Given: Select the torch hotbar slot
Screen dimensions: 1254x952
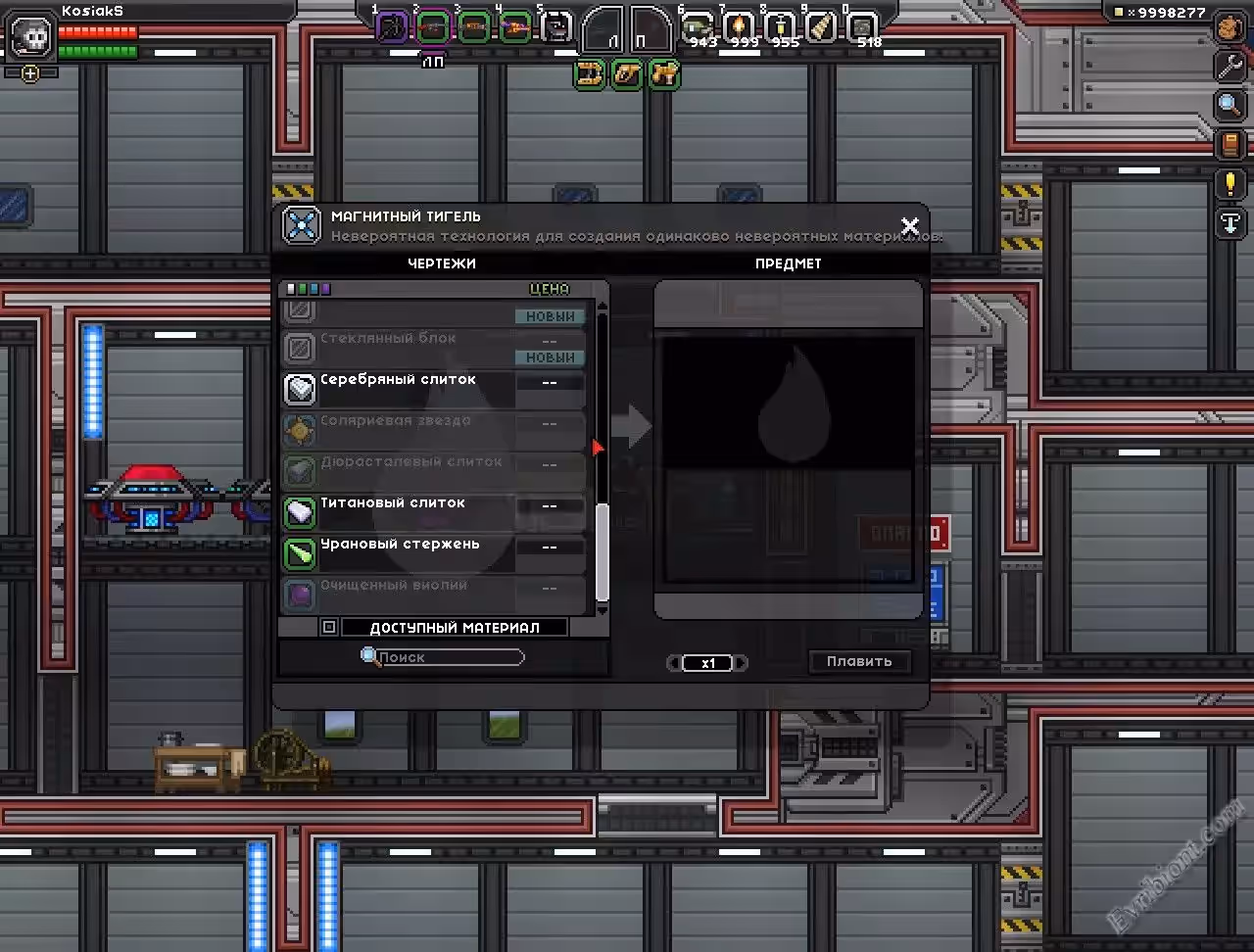Looking at the screenshot, I should tap(738, 27).
